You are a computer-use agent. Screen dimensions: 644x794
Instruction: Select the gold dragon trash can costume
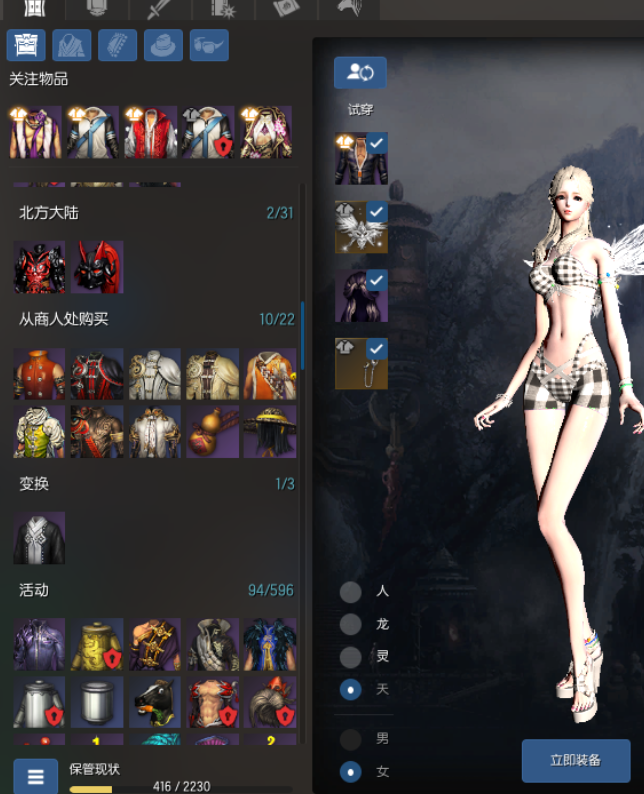(97, 644)
